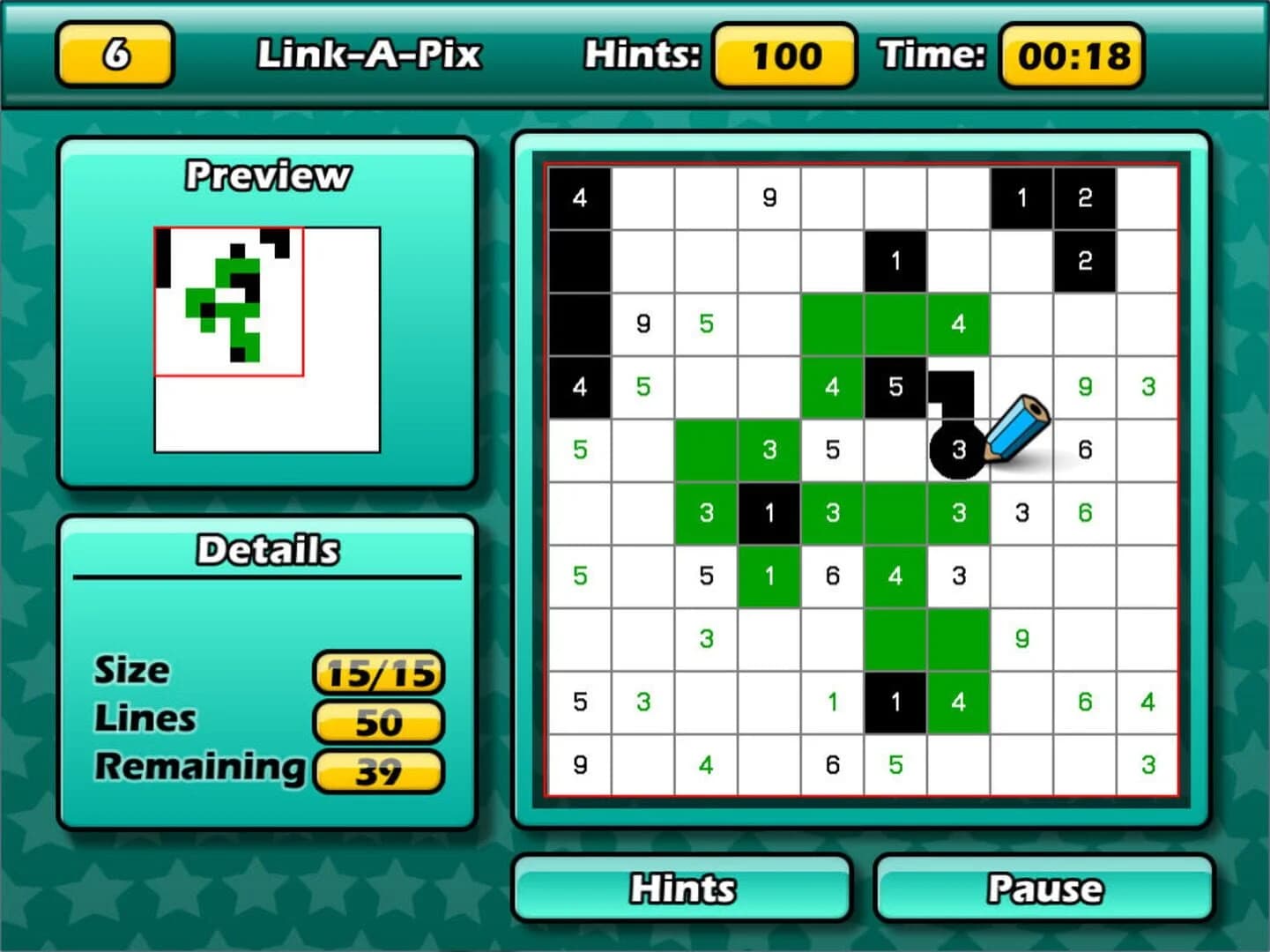Select the green cell containing 4 in third row

click(959, 324)
